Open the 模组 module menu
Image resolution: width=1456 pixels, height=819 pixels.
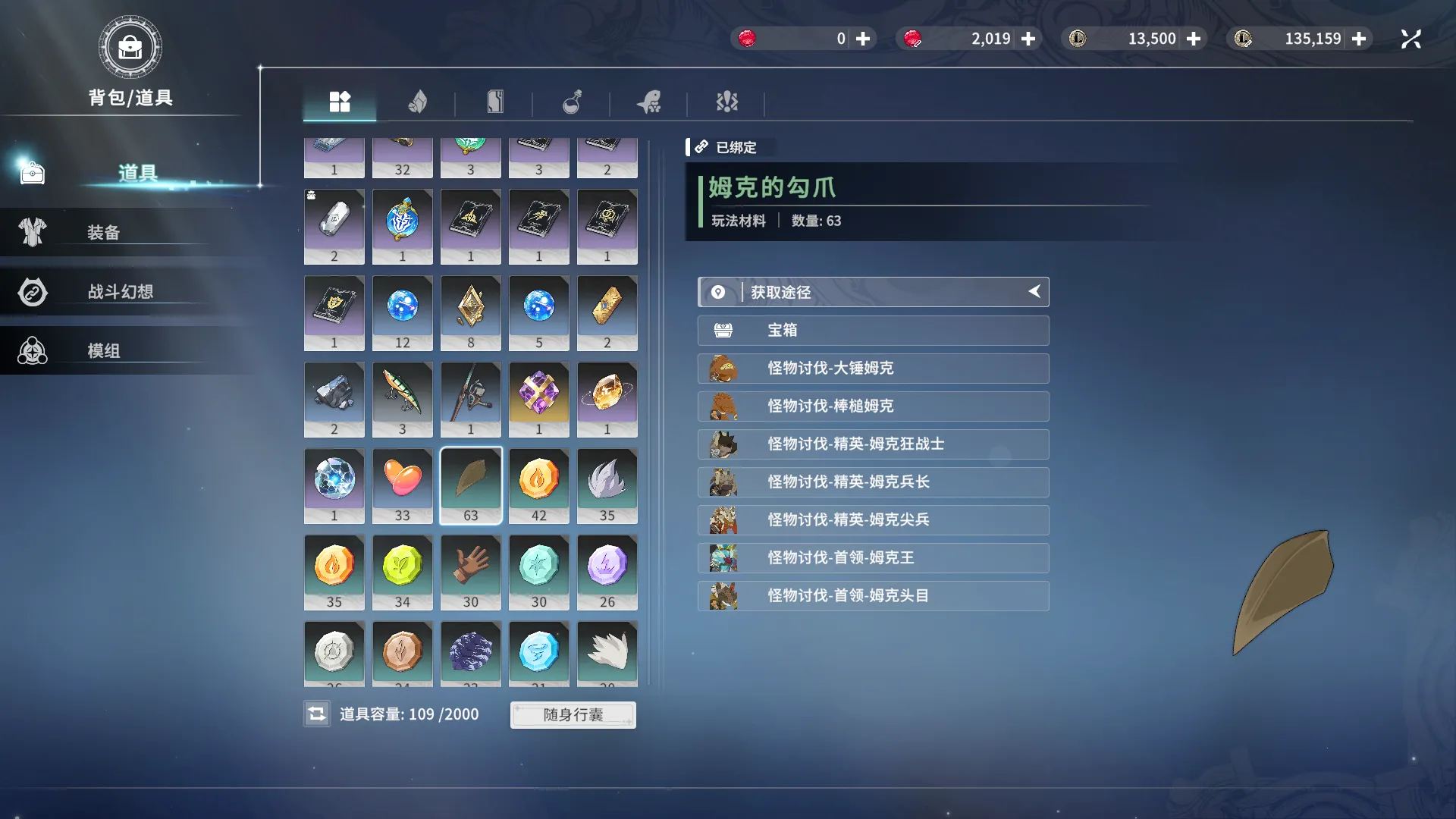click(104, 351)
